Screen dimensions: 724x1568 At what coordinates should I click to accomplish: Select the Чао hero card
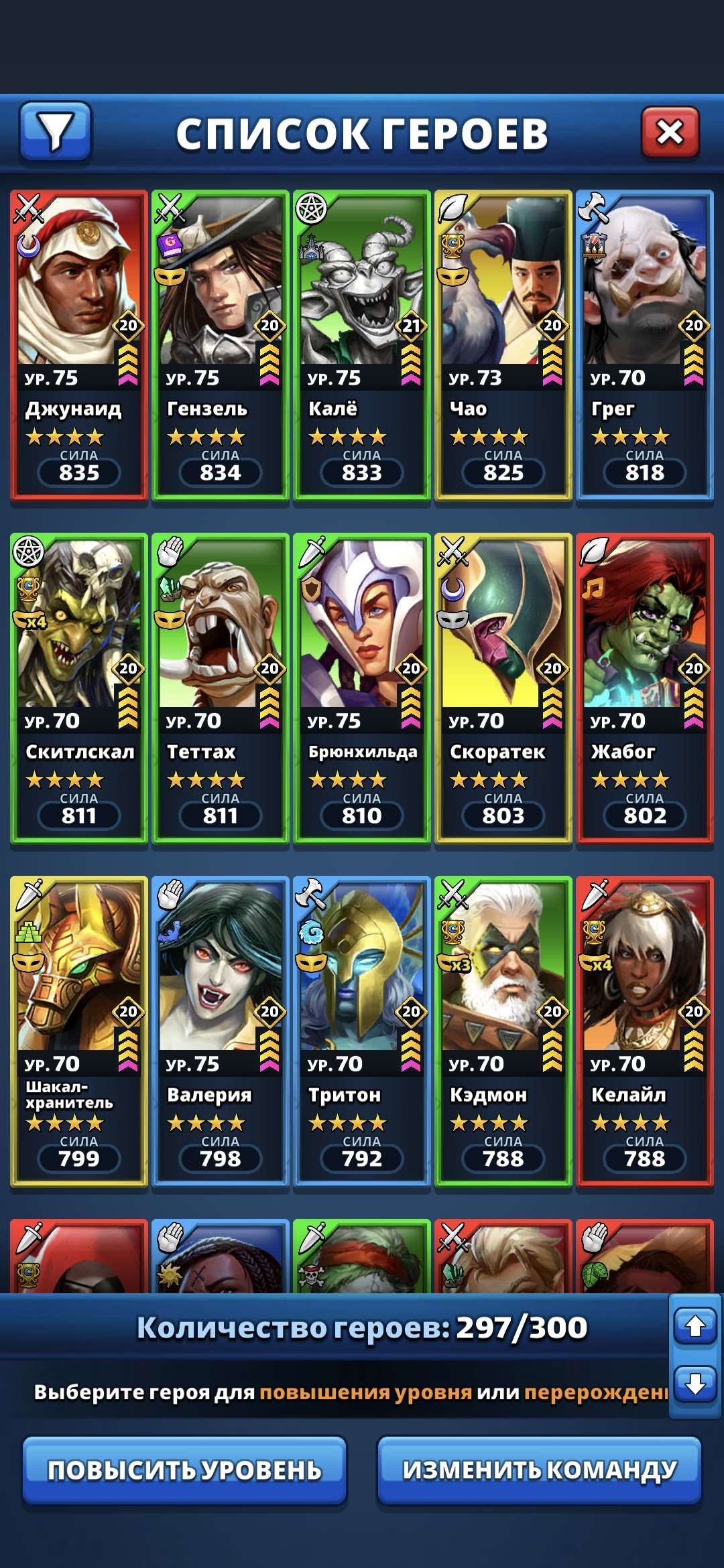tap(503, 345)
